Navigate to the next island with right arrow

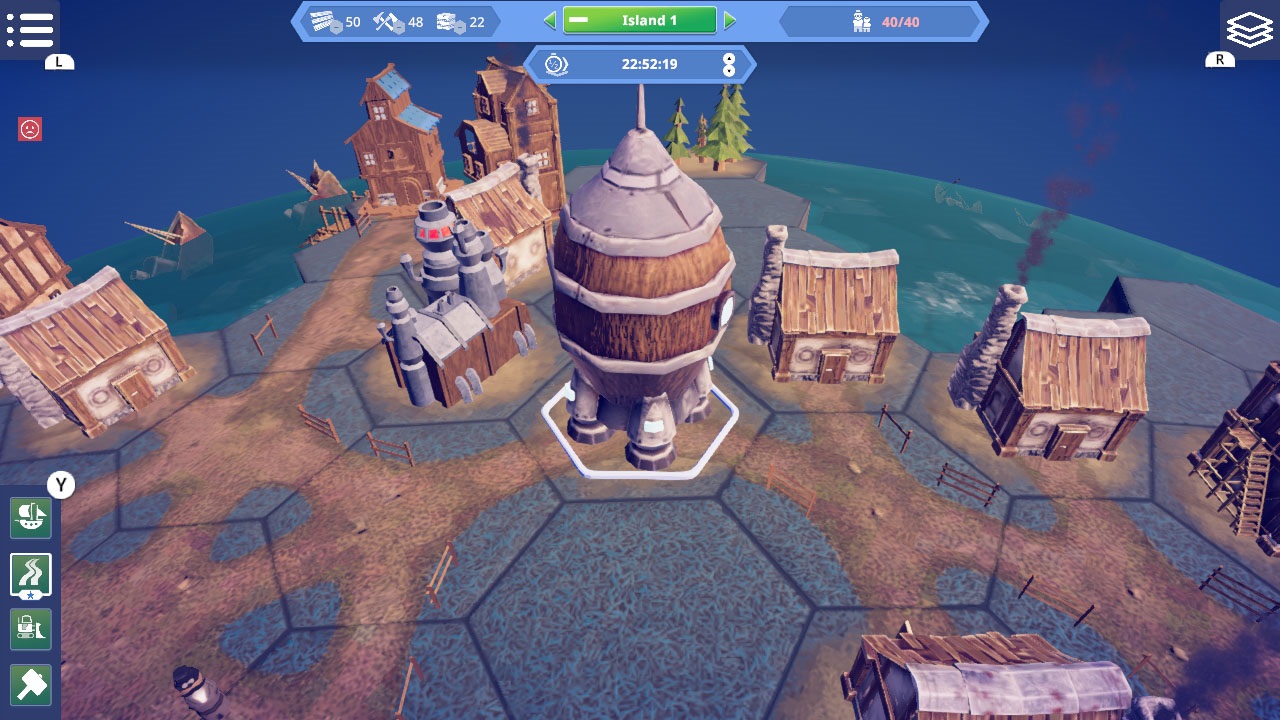729,19
